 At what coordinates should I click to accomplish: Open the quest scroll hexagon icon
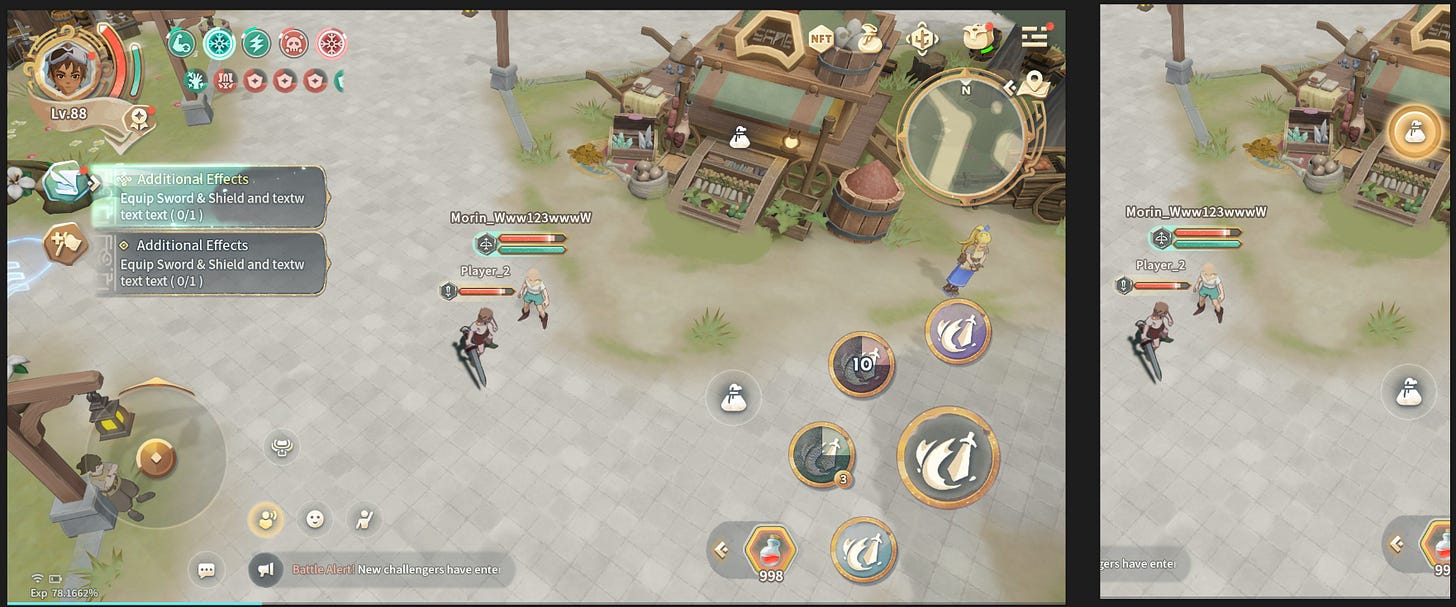click(x=67, y=182)
